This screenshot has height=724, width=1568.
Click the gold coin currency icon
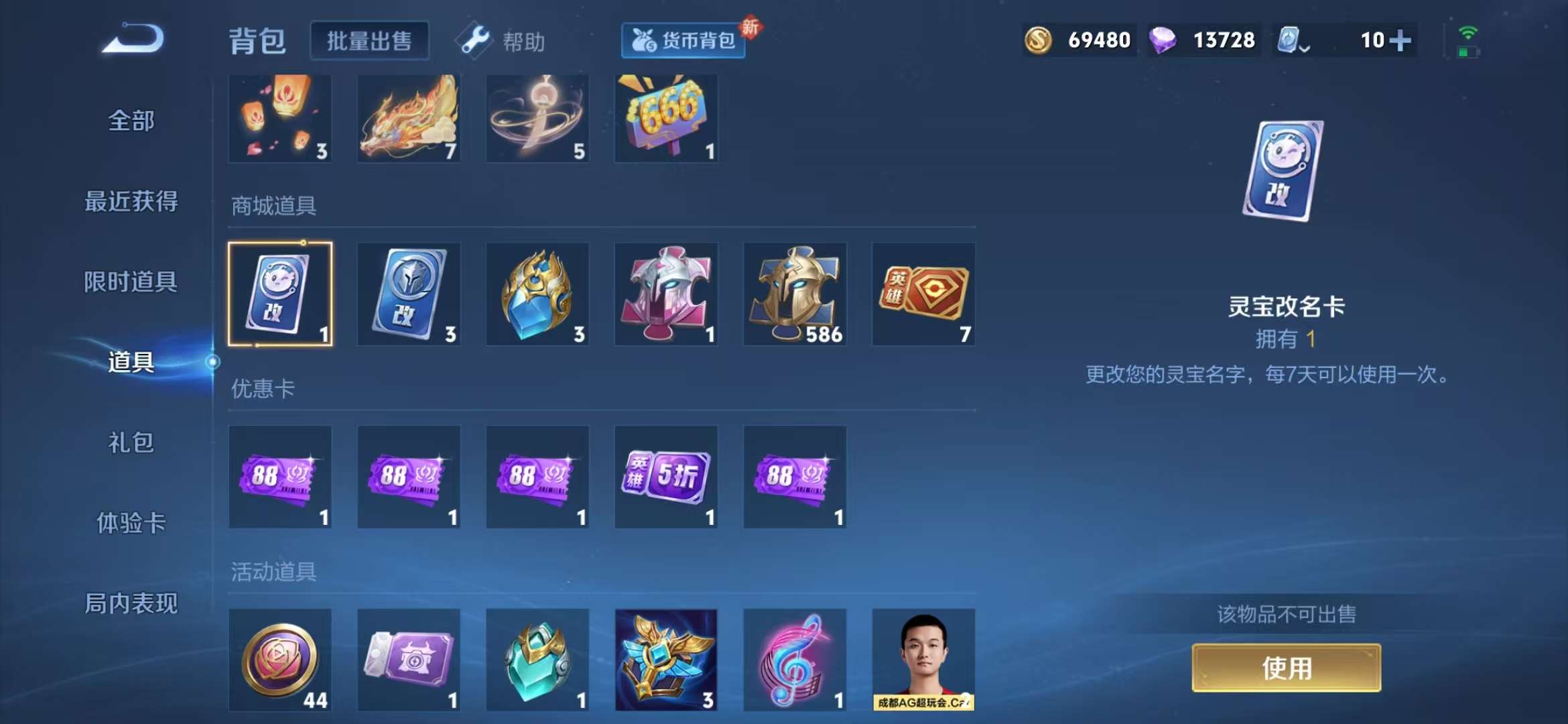click(1039, 40)
